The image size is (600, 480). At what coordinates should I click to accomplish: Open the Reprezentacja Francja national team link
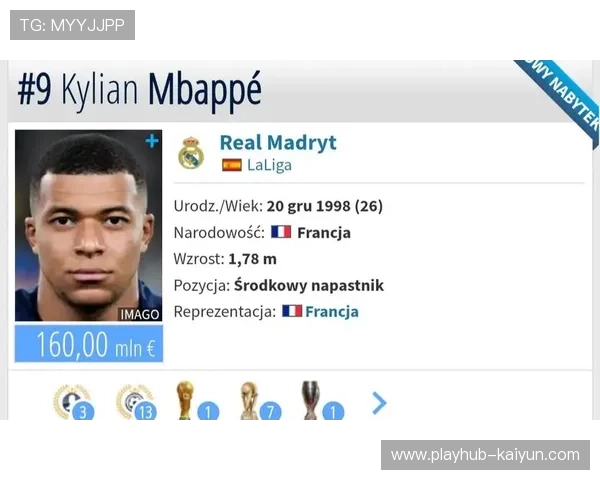(x=331, y=311)
